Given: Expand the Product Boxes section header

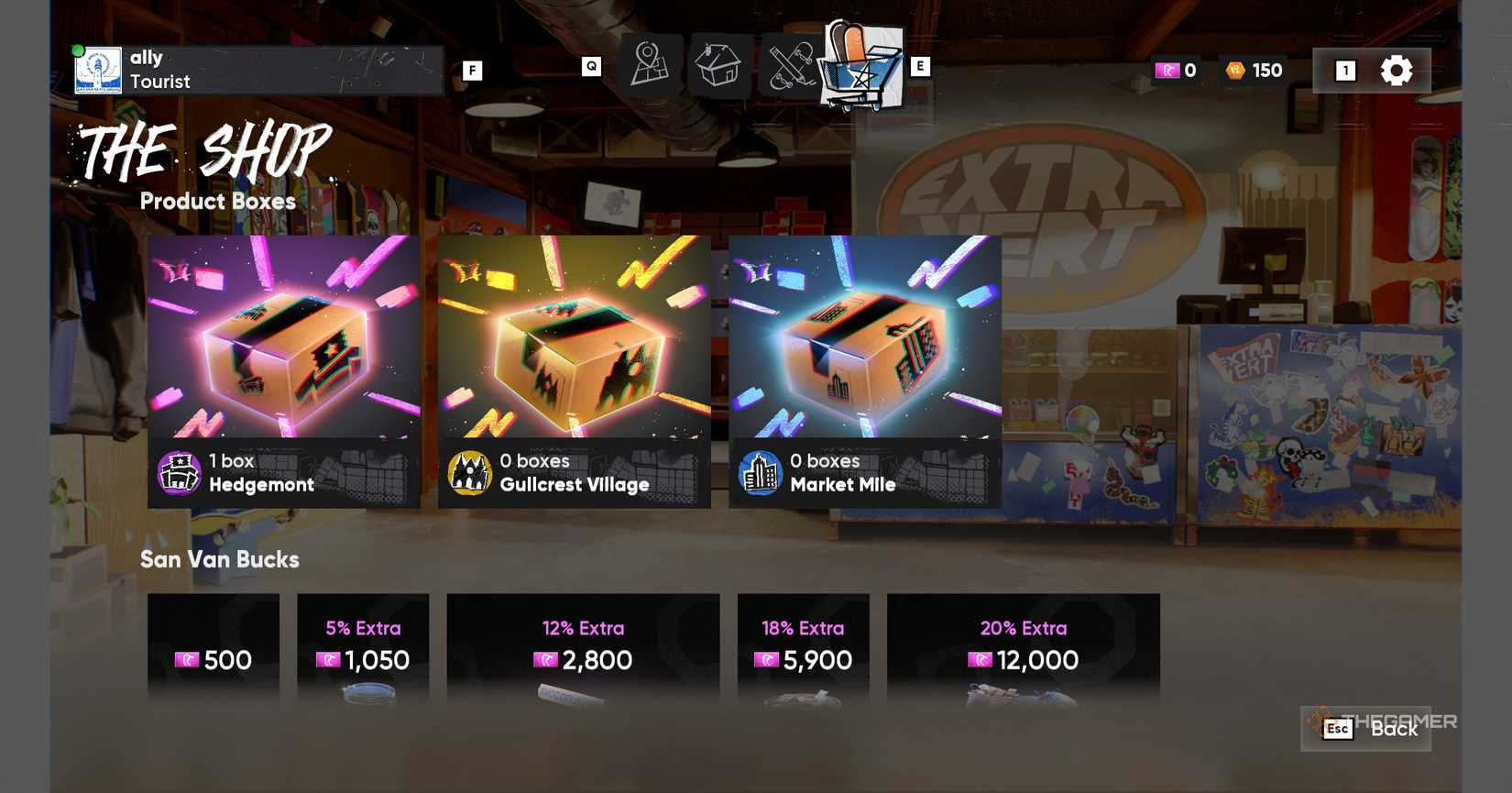Looking at the screenshot, I should click(217, 201).
